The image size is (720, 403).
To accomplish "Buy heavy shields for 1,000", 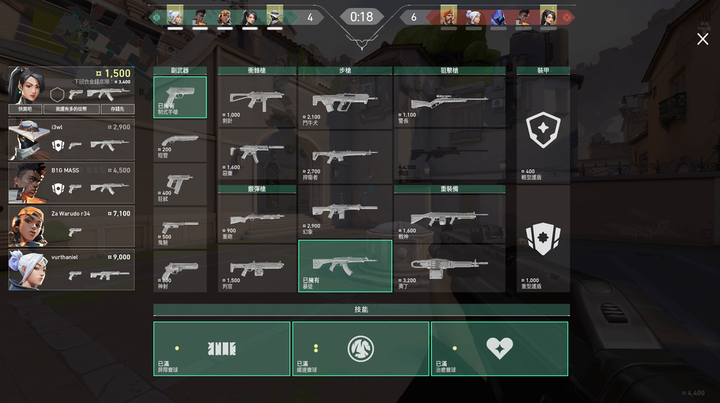I will 542,240.
